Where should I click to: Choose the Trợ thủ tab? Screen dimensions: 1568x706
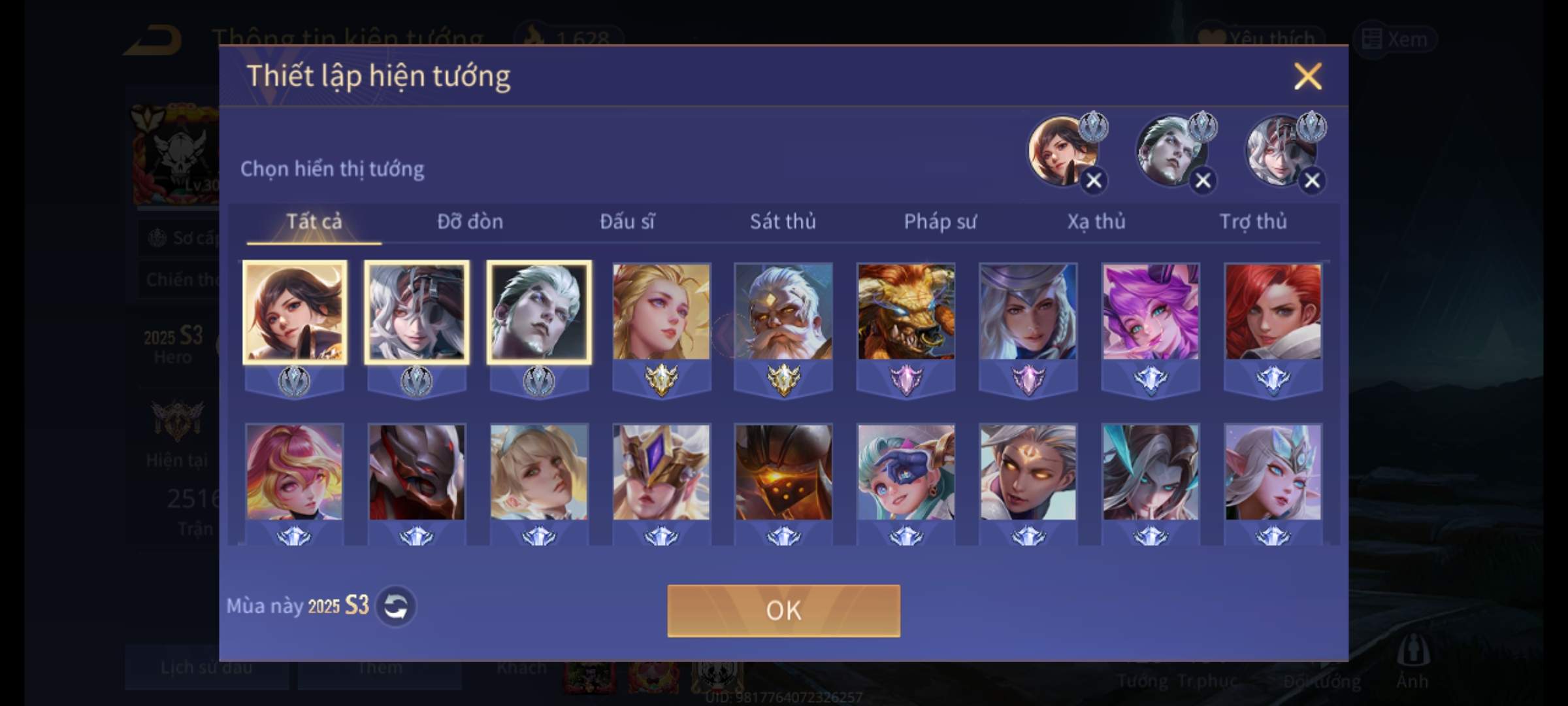click(1253, 222)
